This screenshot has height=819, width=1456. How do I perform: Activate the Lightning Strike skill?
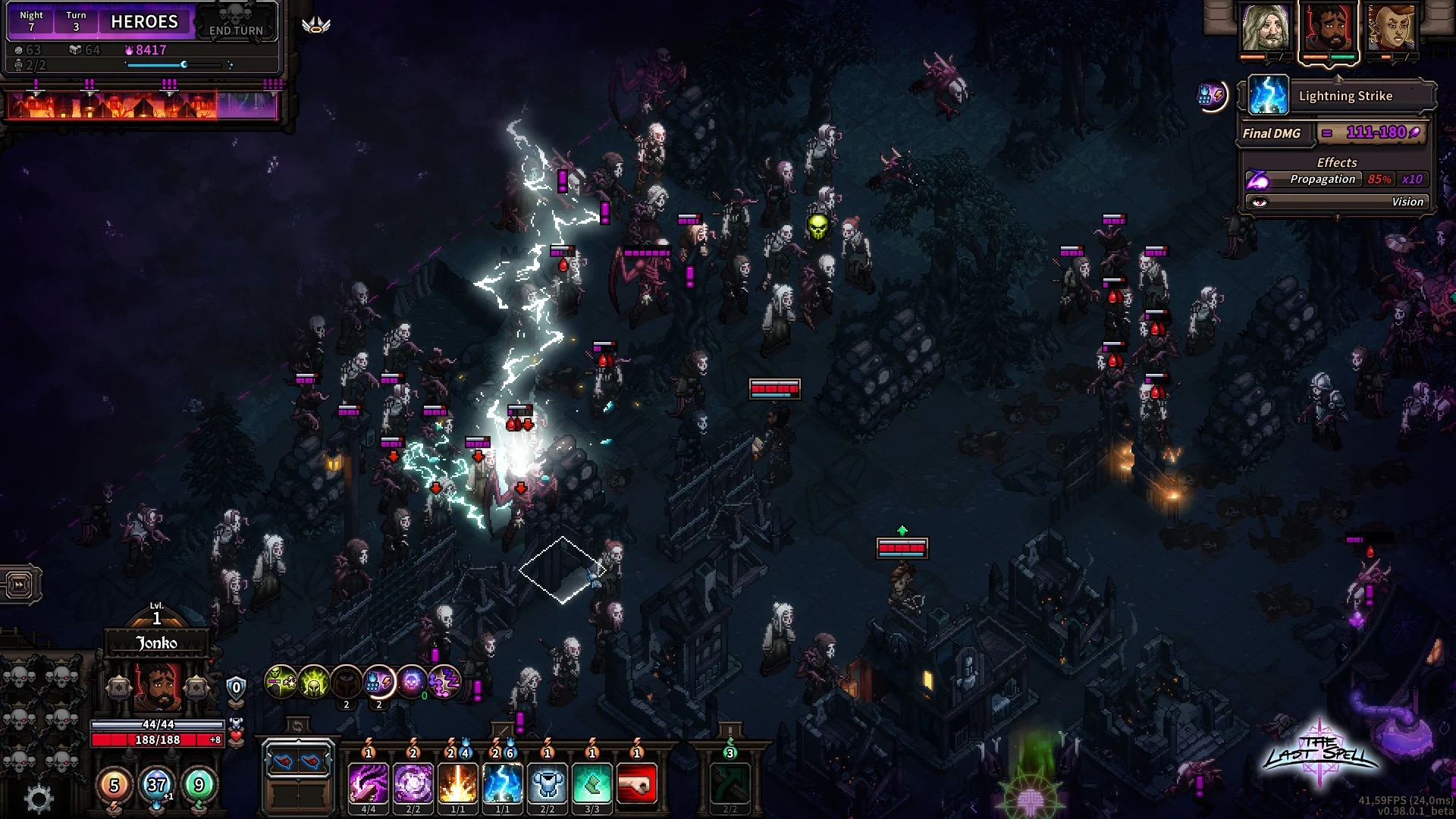[x=503, y=784]
